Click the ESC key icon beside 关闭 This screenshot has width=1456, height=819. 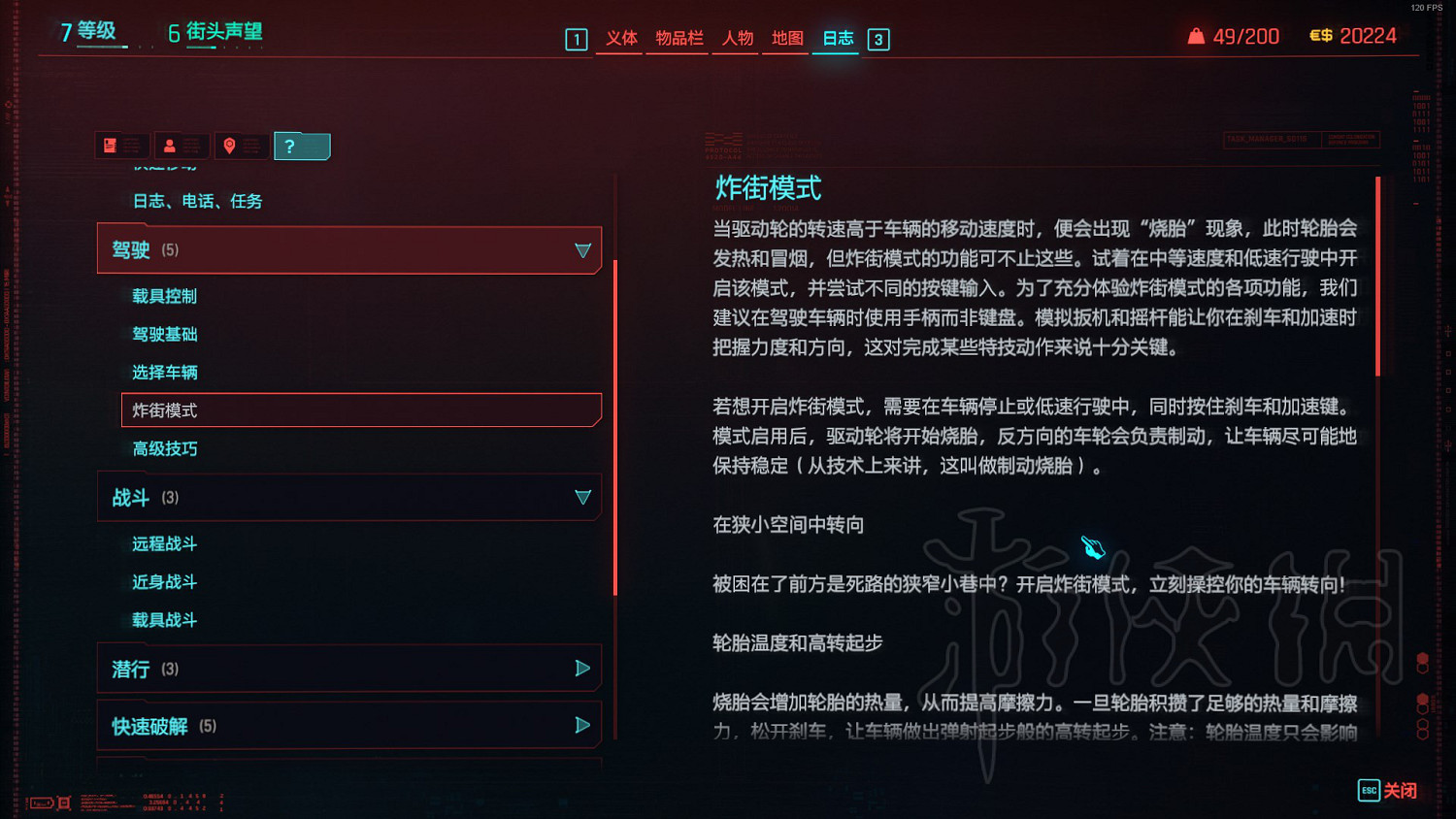pos(1368,791)
